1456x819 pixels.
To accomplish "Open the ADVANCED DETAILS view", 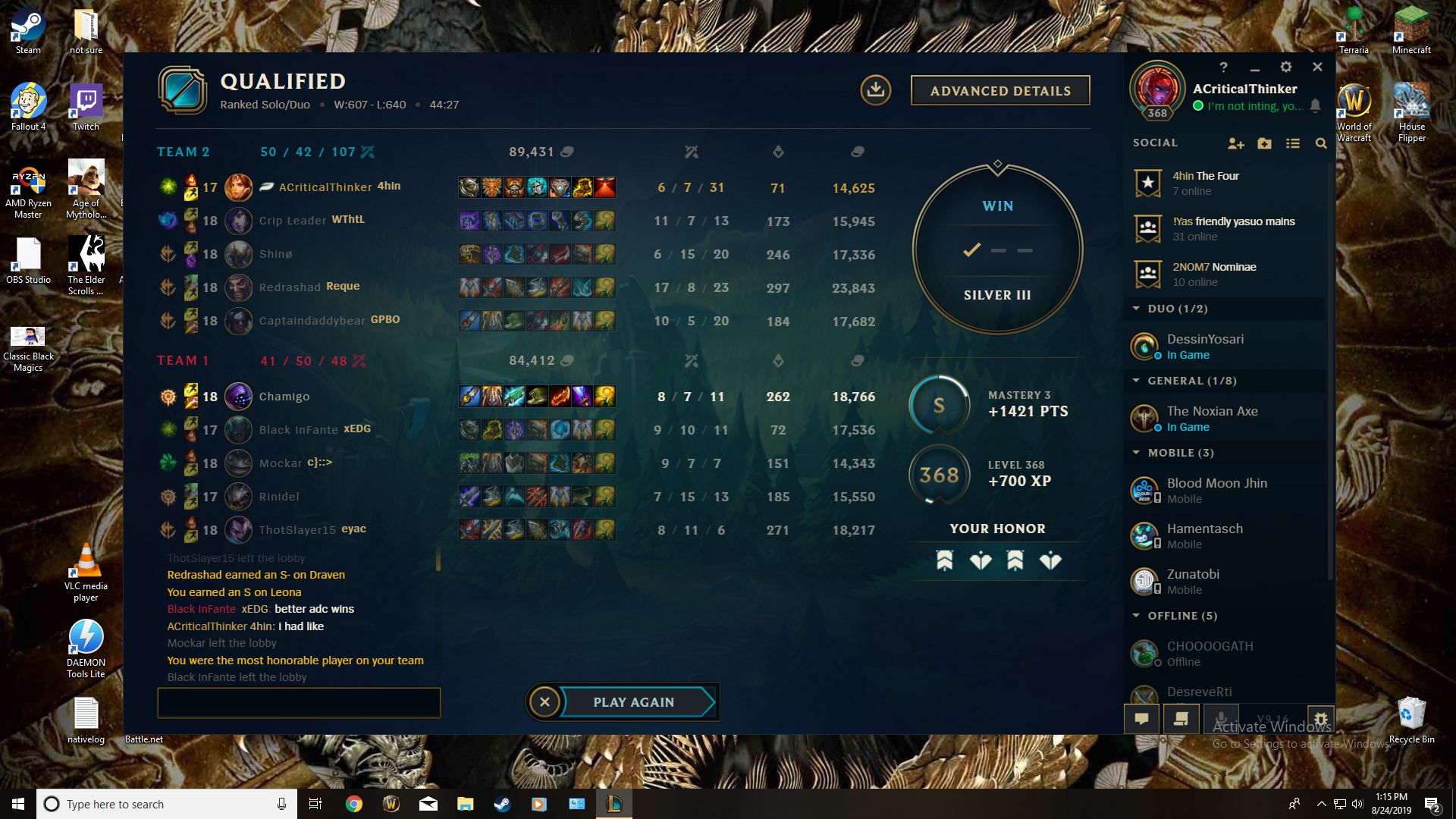I will (1000, 90).
